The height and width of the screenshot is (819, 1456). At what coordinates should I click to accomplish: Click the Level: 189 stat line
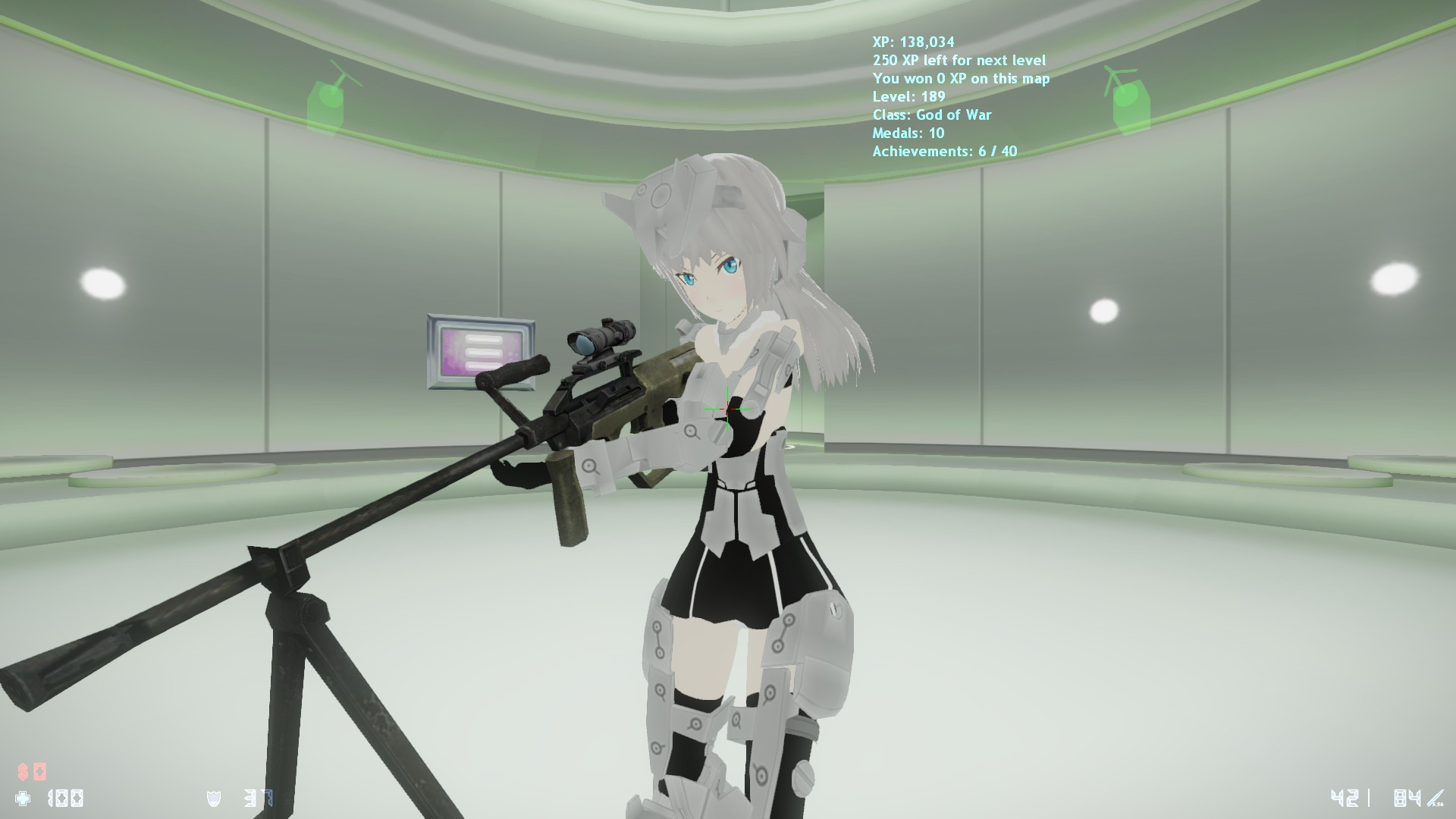tap(907, 97)
